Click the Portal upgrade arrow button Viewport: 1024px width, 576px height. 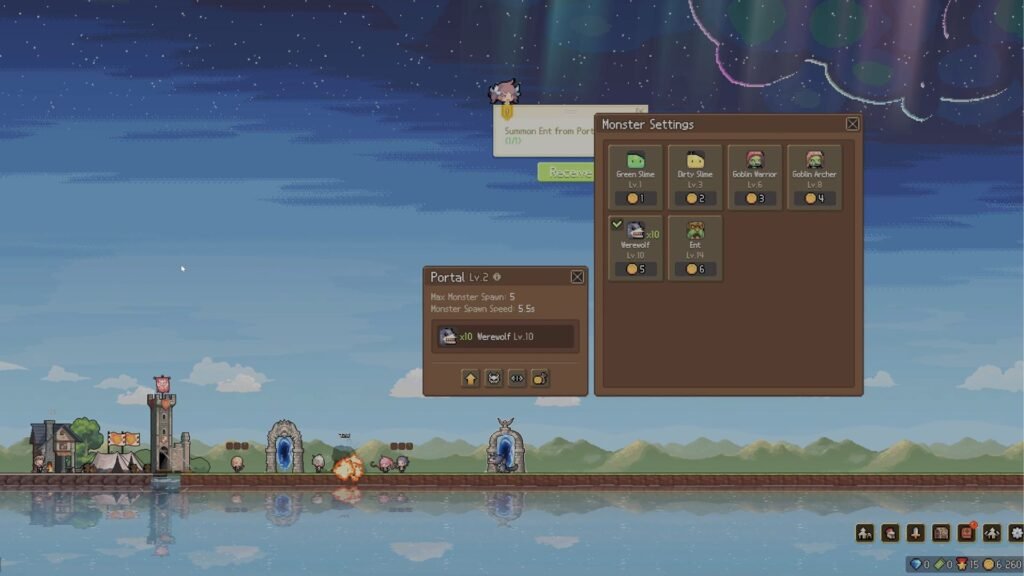pyautogui.click(x=470, y=378)
